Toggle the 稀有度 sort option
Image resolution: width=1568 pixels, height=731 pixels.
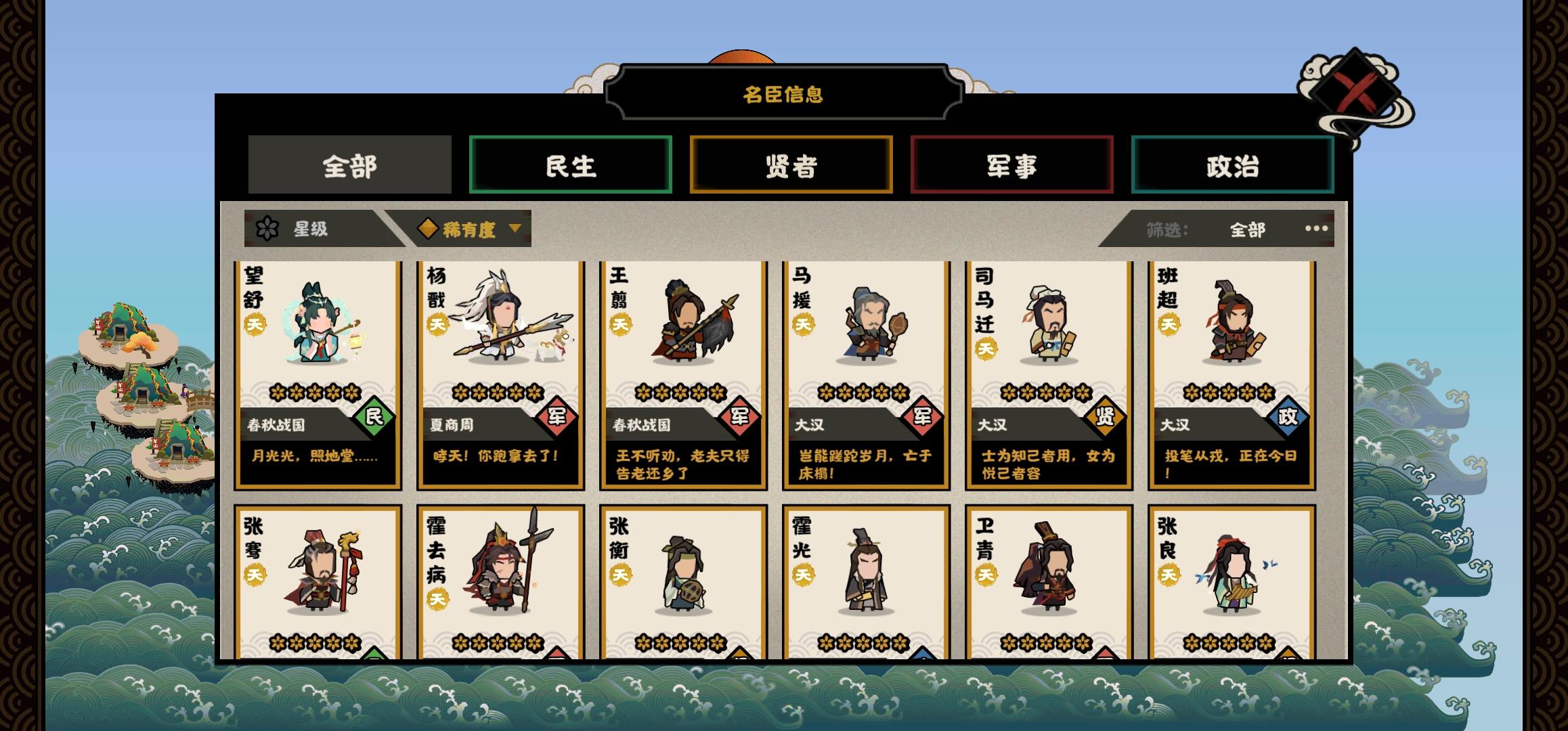pyautogui.click(x=469, y=230)
